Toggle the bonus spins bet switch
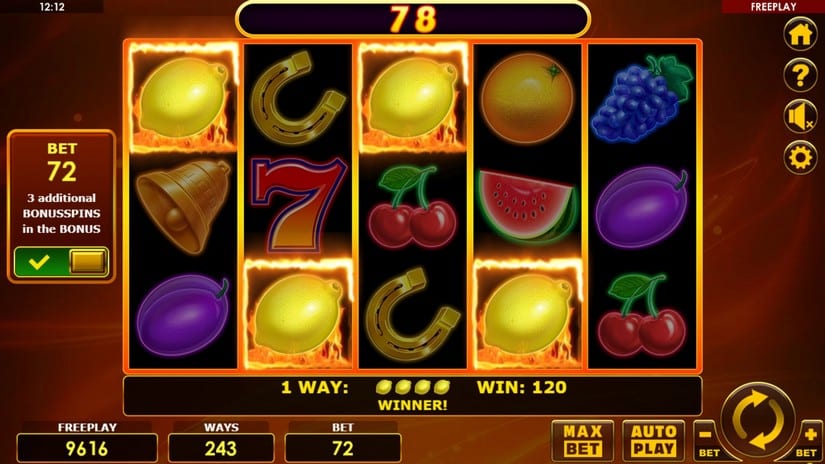Viewport: 825px width, 464px height. [60, 263]
